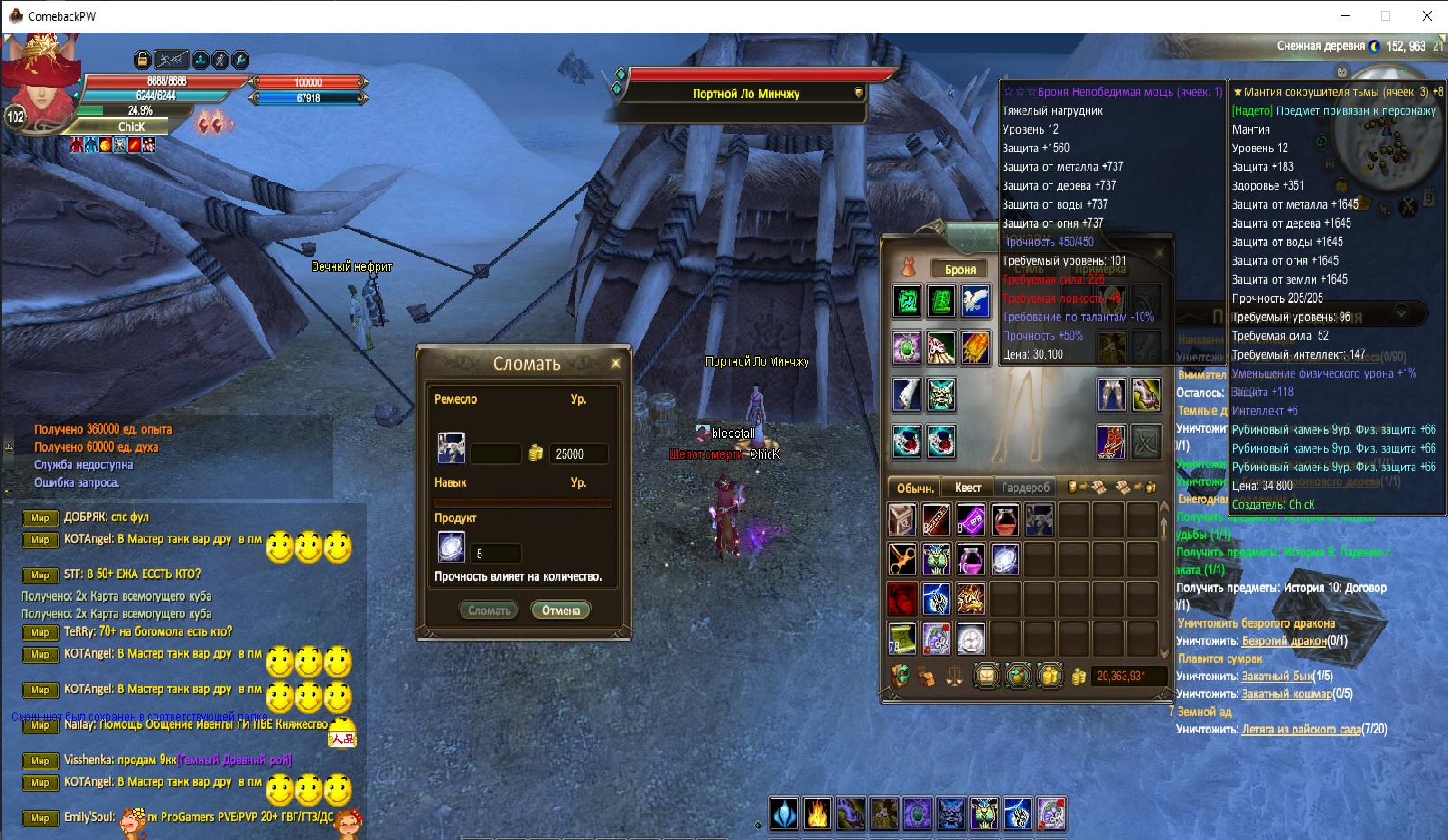Activate the fire skill on the hotbar

[x=817, y=814]
